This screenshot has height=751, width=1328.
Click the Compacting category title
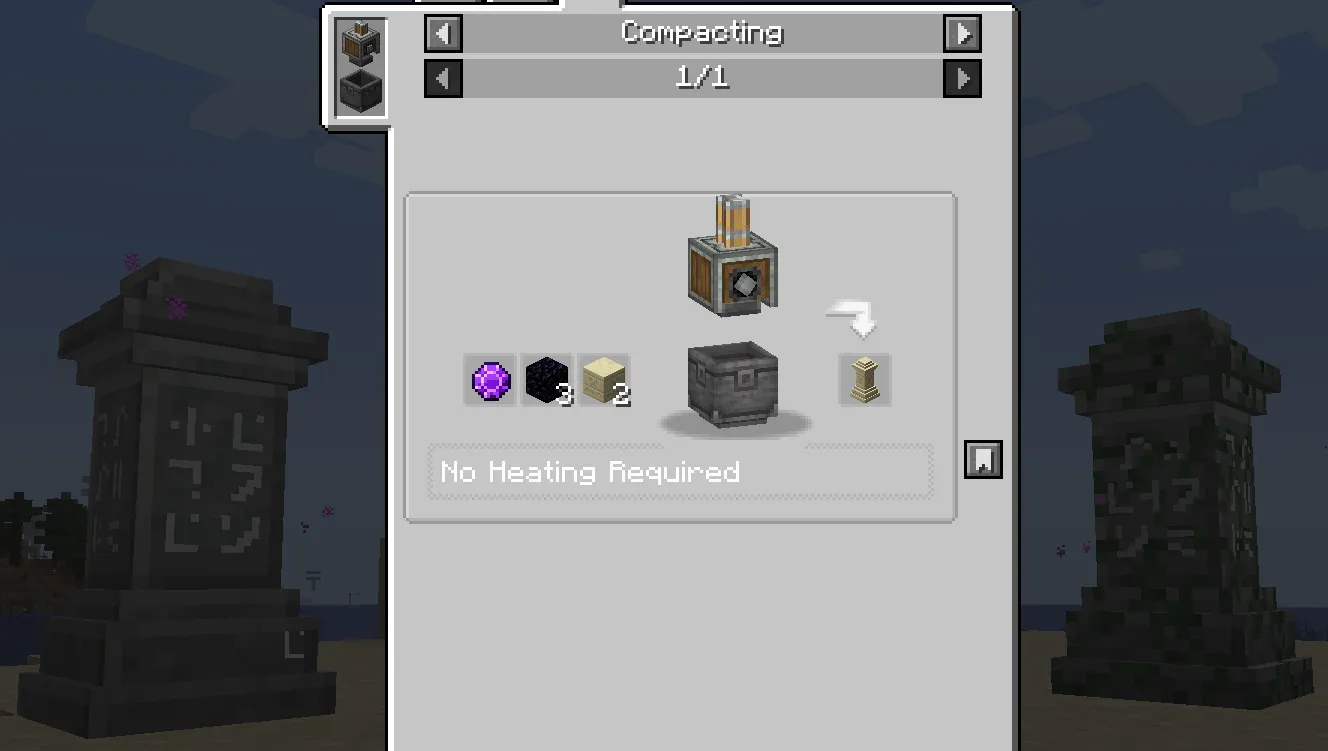point(701,33)
